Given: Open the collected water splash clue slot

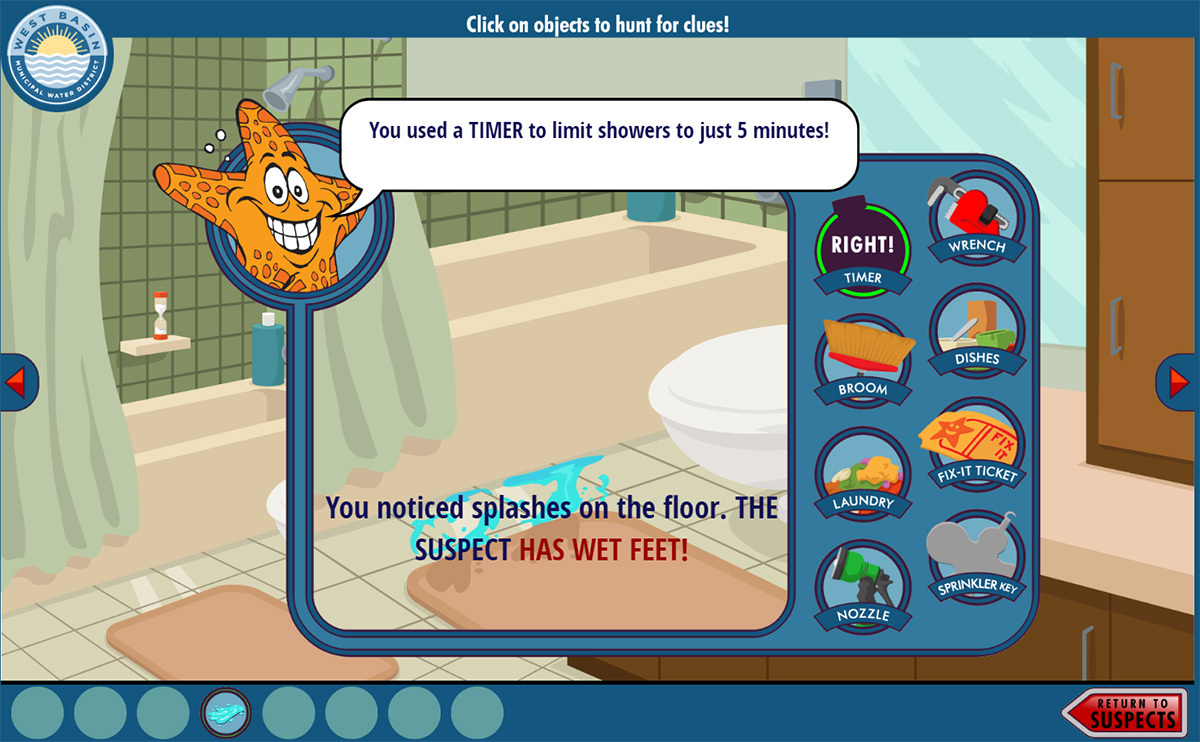Looking at the screenshot, I should click(x=226, y=713).
